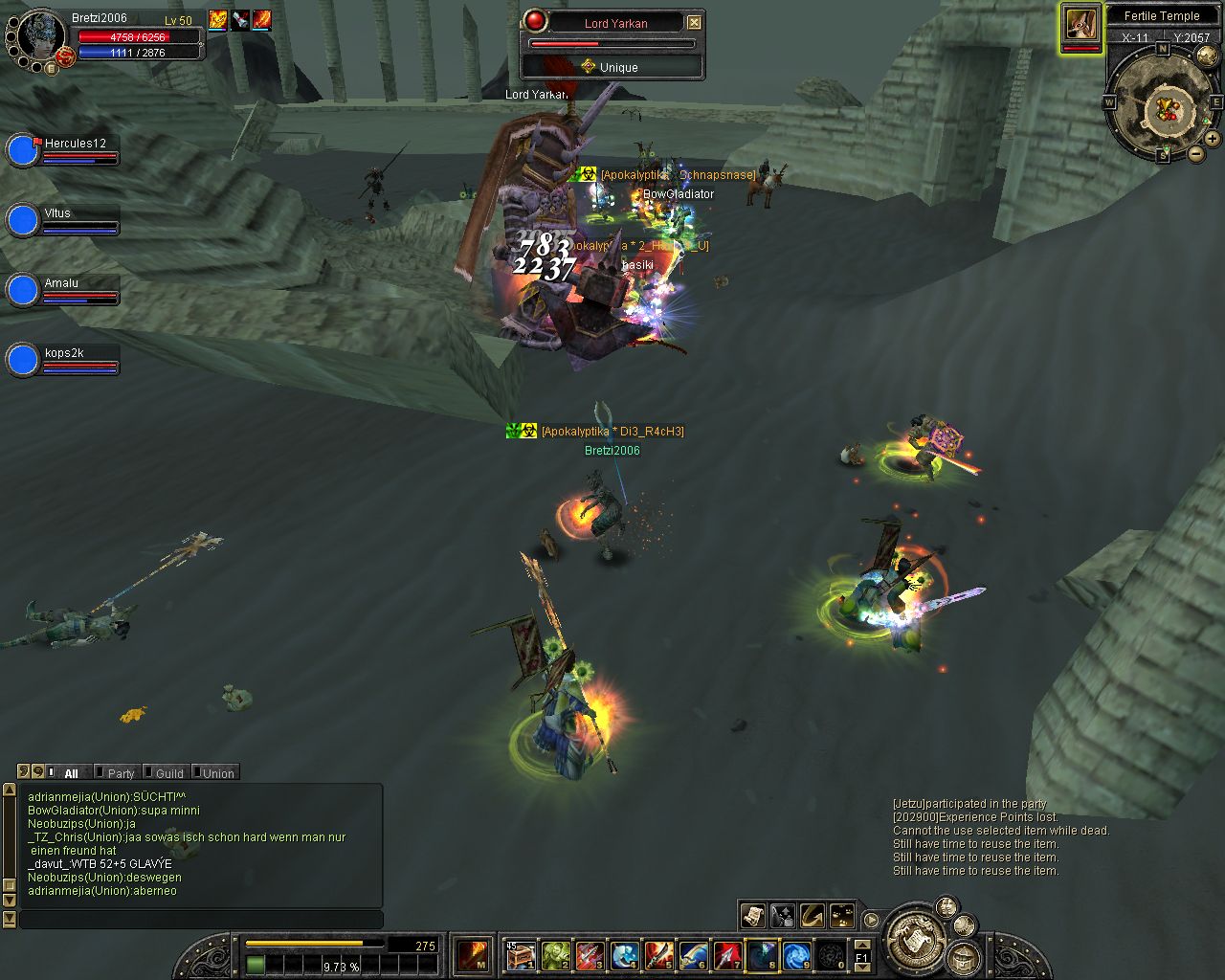Select the pet portrait icon
This screenshot has width=1225, height=980.
click(1081, 25)
